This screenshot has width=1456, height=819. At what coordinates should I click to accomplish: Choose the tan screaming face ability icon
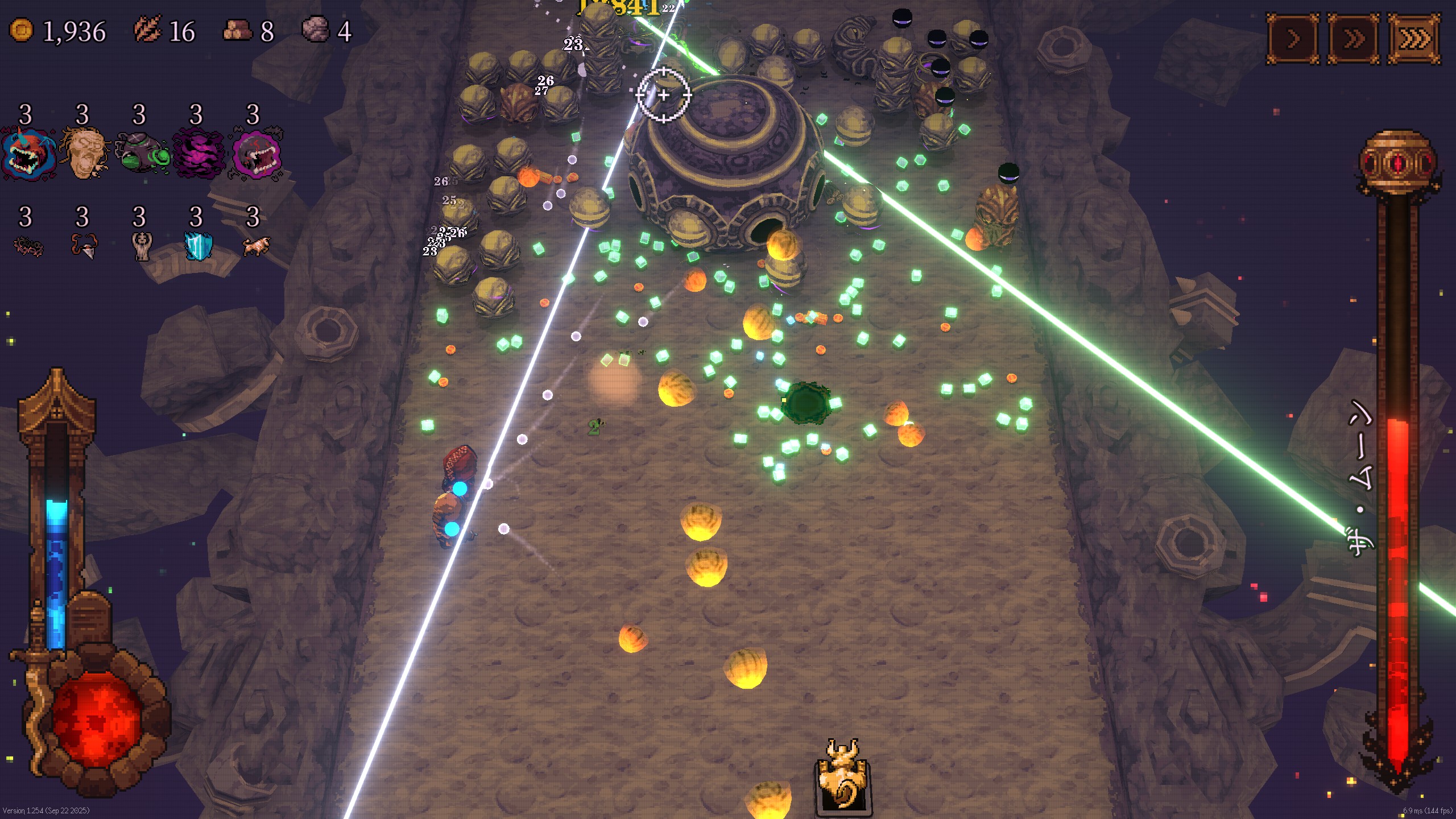click(x=84, y=154)
